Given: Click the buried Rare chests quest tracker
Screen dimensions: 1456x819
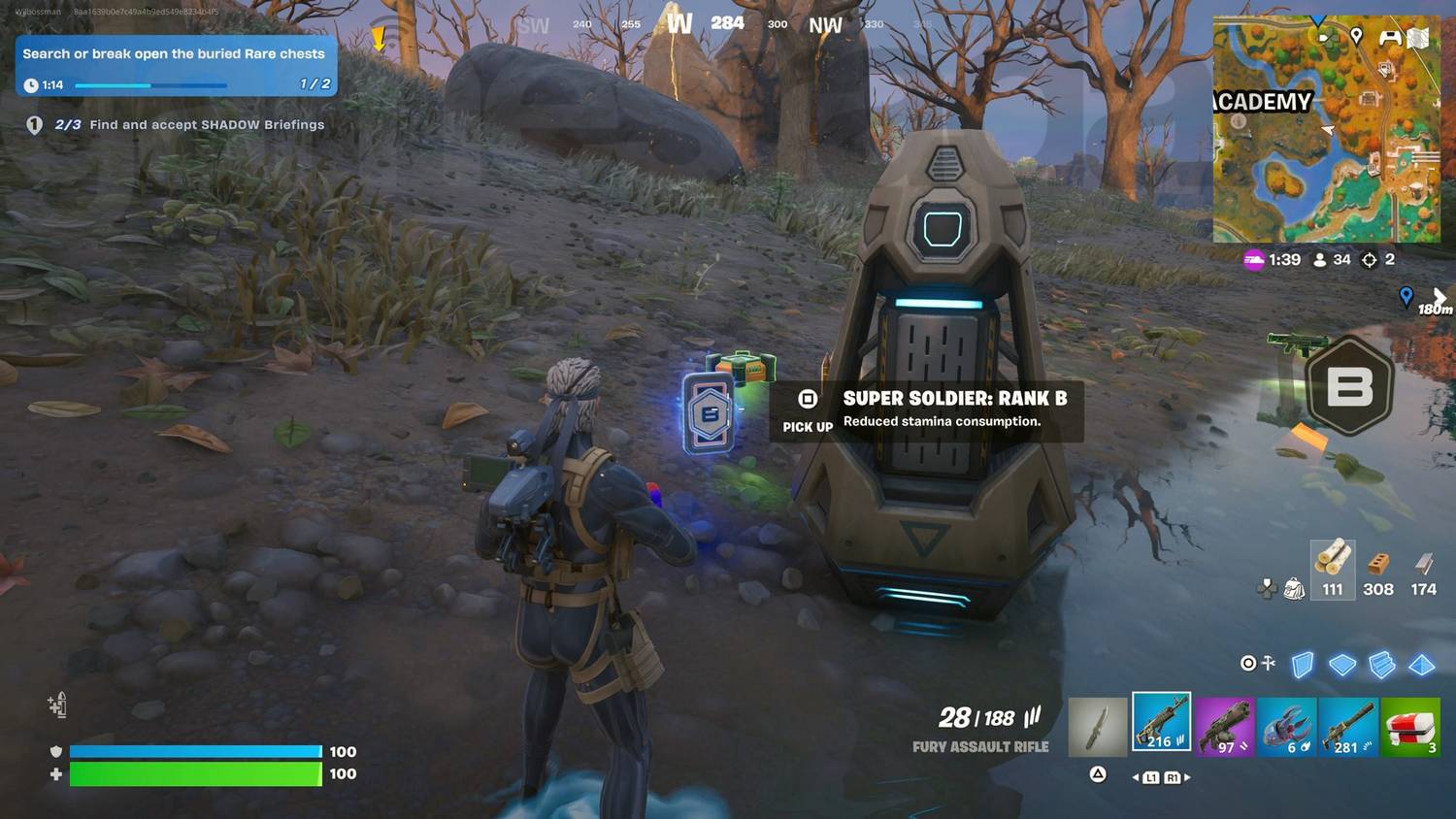Looking at the screenshot, I should [x=176, y=66].
